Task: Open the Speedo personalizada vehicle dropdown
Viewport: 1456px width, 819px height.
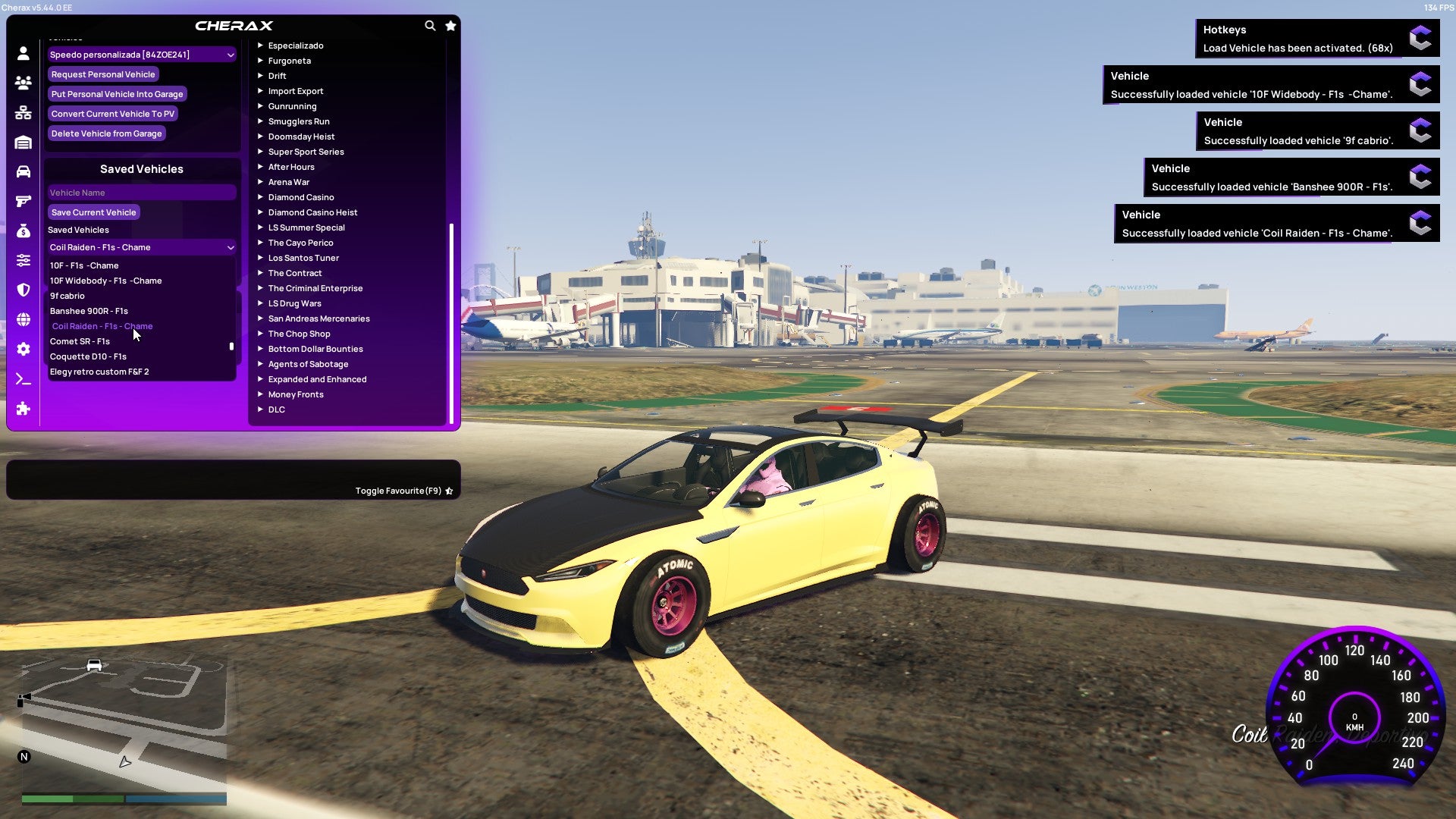Action: click(141, 54)
